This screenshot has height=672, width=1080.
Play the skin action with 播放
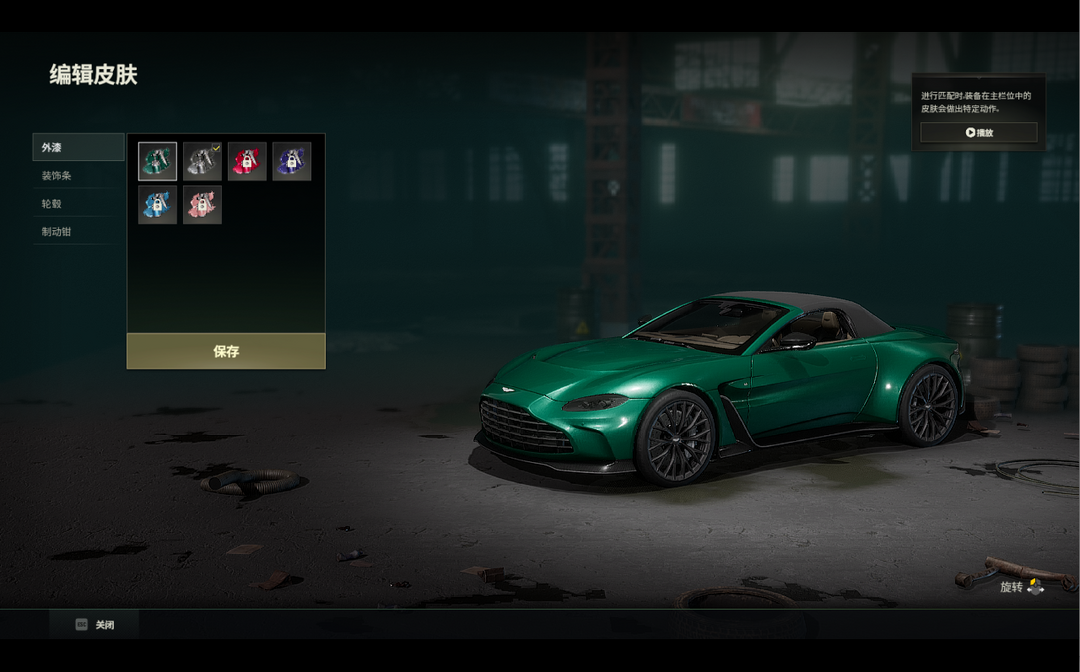(978, 132)
